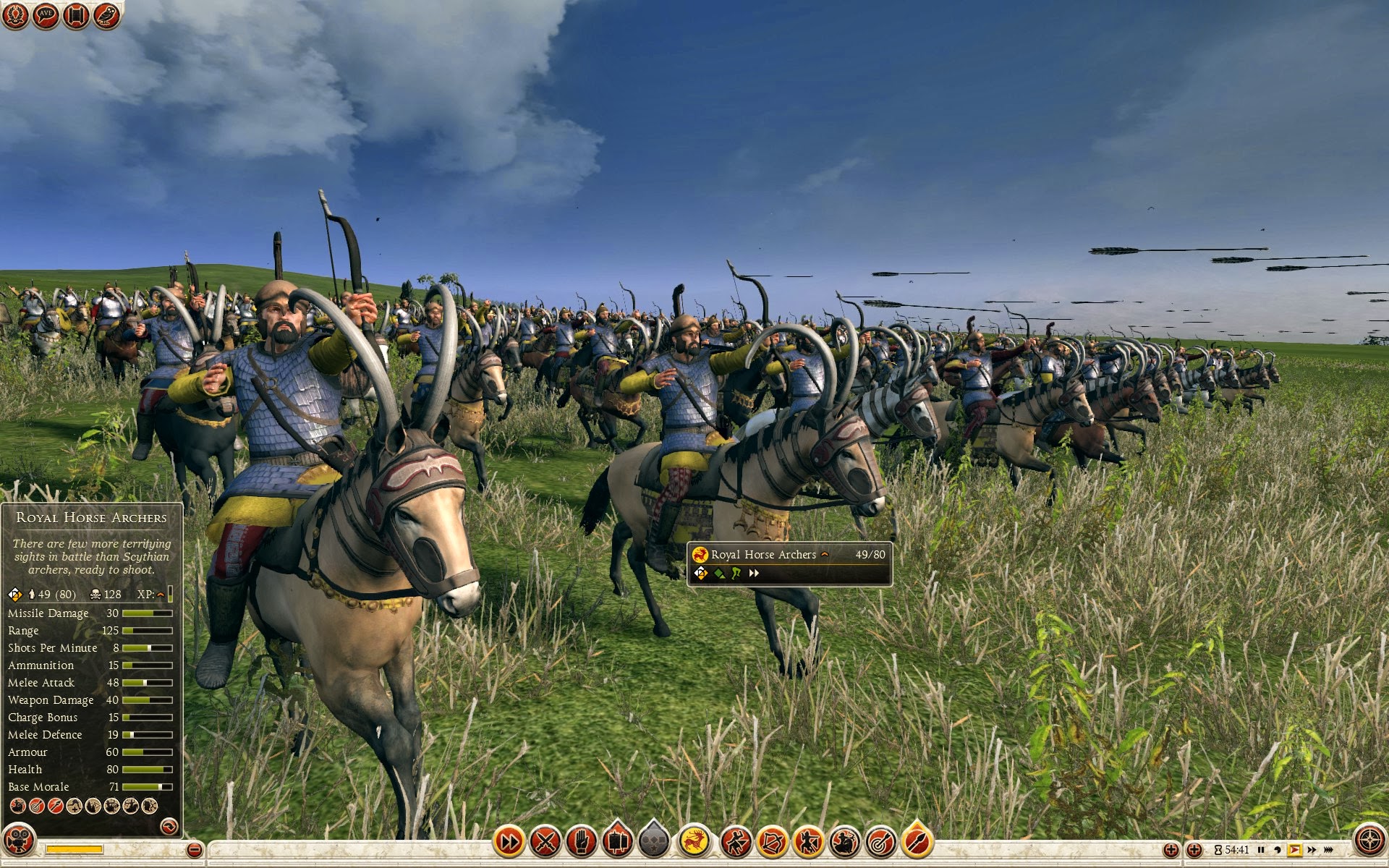Select the spear-tip arrow ammunition button
Screen dimensions: 1389x868
pyautogui.click(x=917, y=842)
